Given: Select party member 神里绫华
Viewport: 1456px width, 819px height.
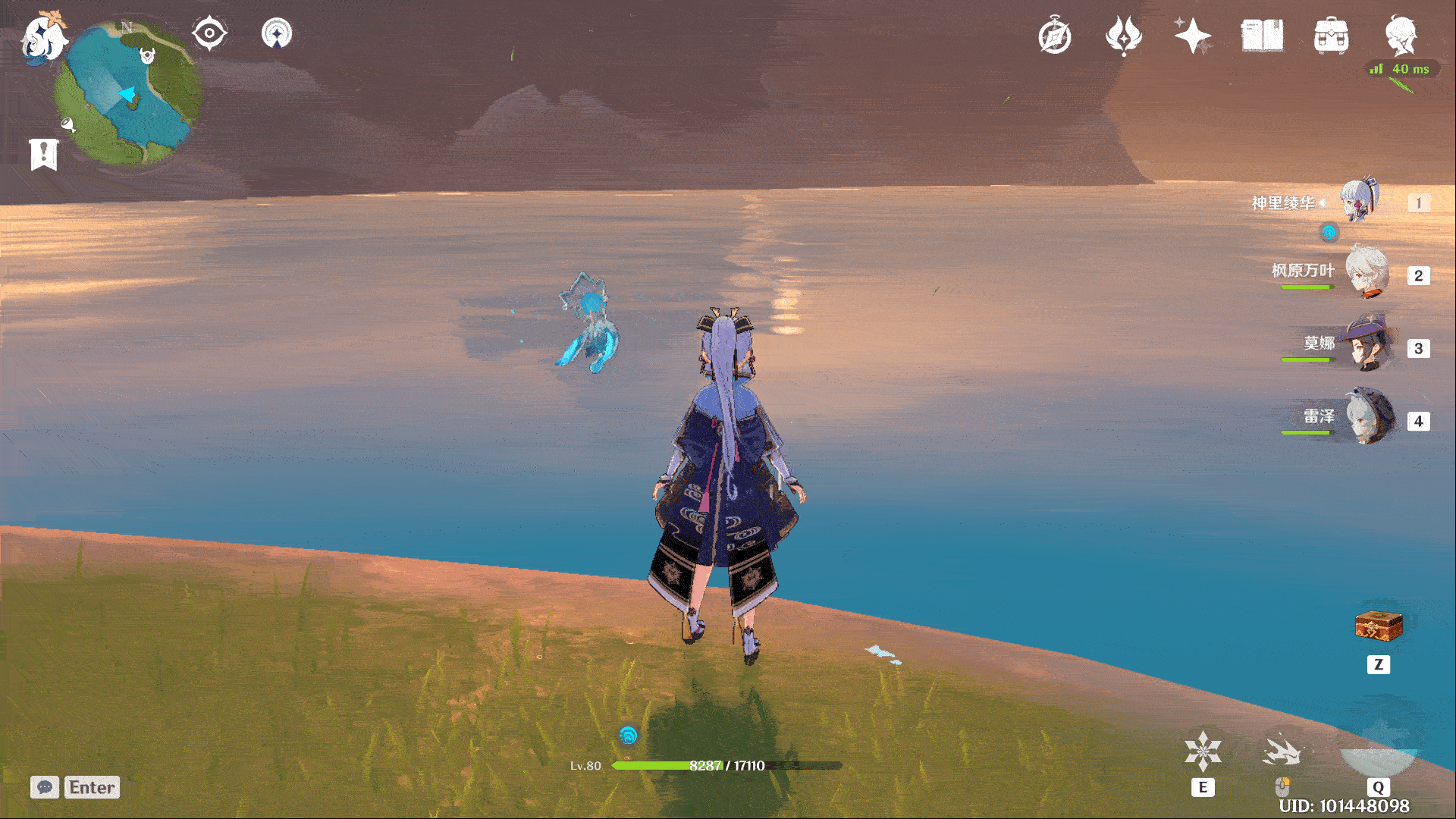Looking at the screenshot, I should (x=1361, y=202).
